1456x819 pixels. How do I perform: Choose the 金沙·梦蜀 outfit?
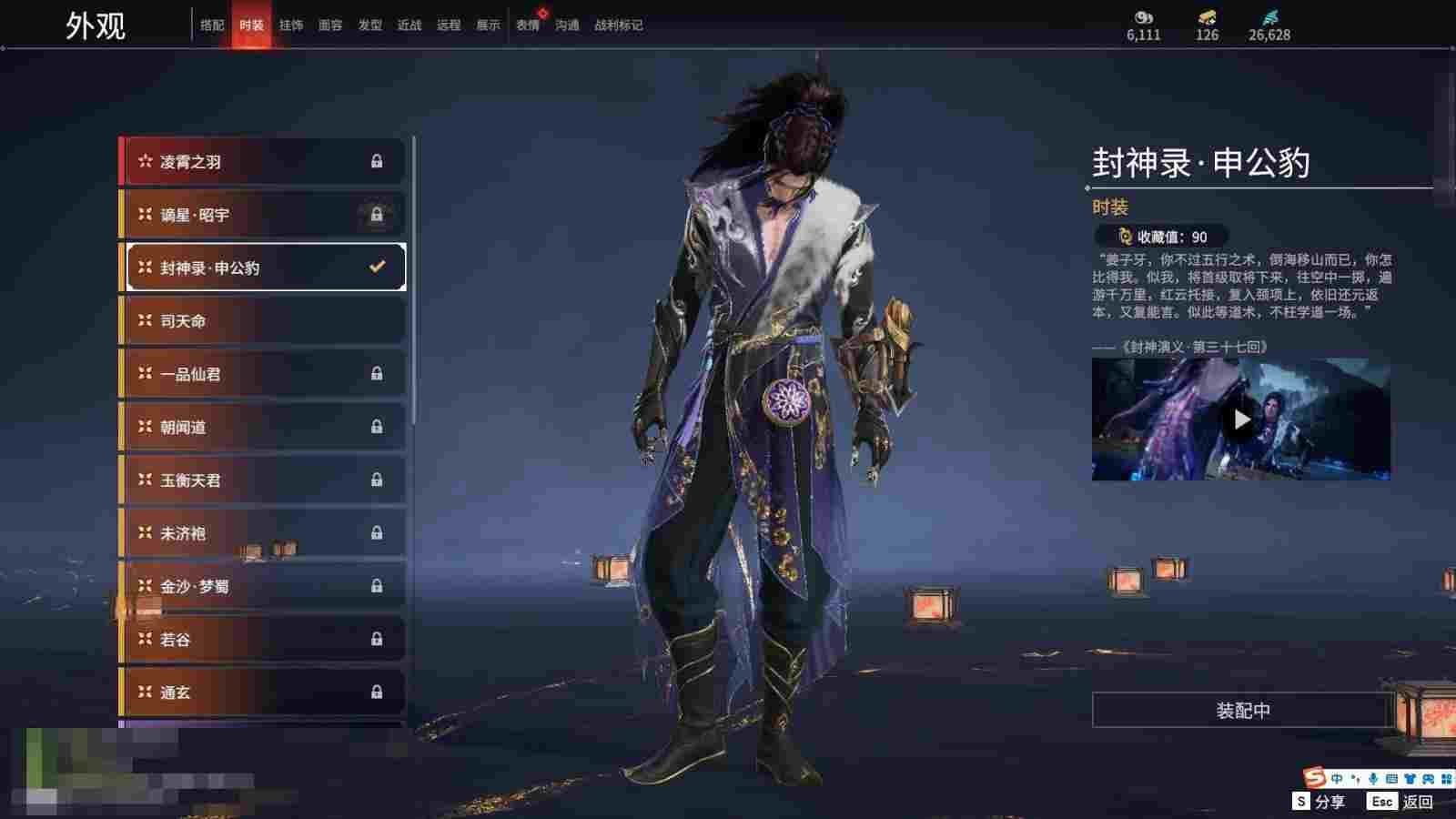tap(262, 586)
